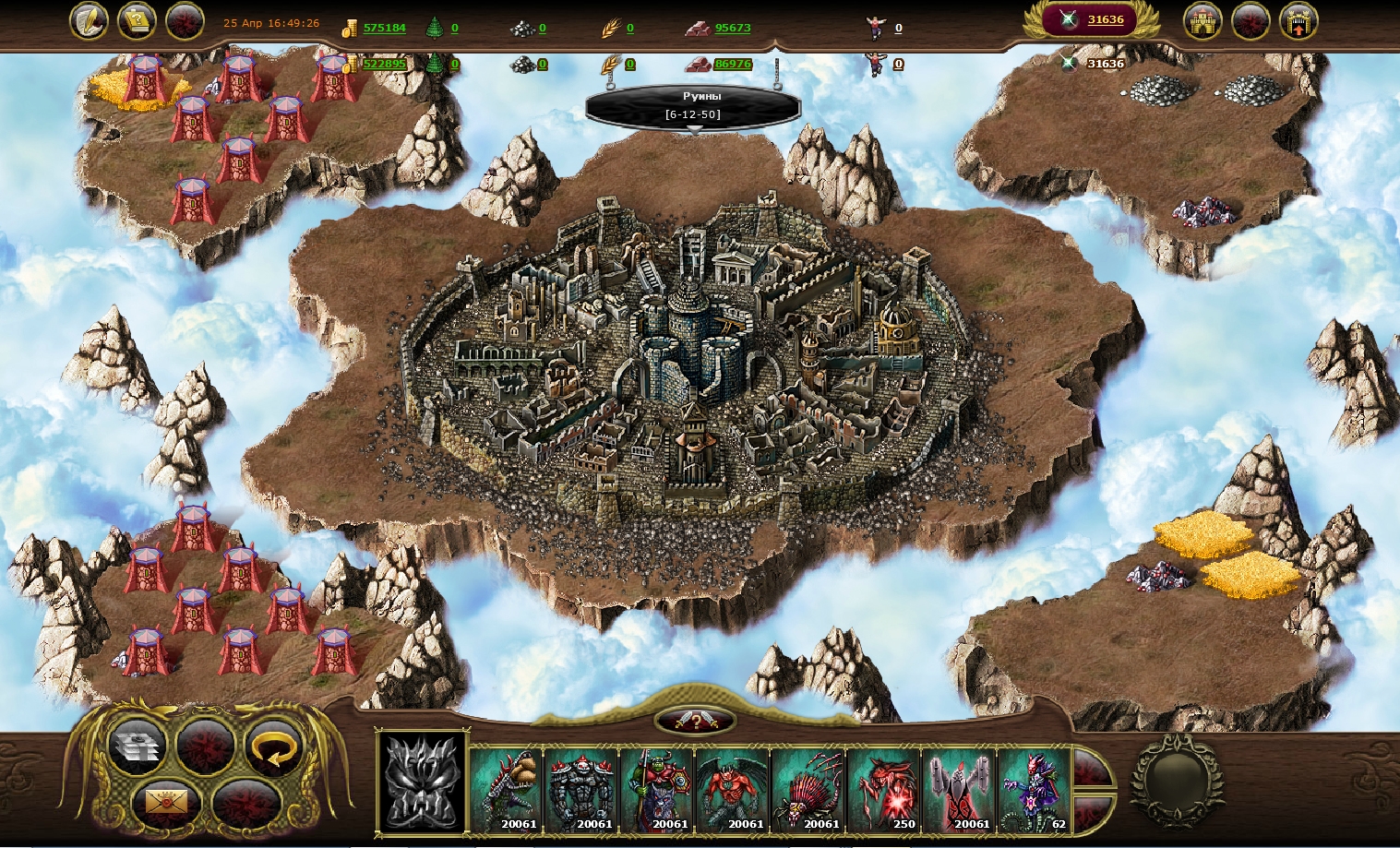Screen dimensions: 1400x848
Task: Select the green orc warrior with shield
Action: [658, 789]
